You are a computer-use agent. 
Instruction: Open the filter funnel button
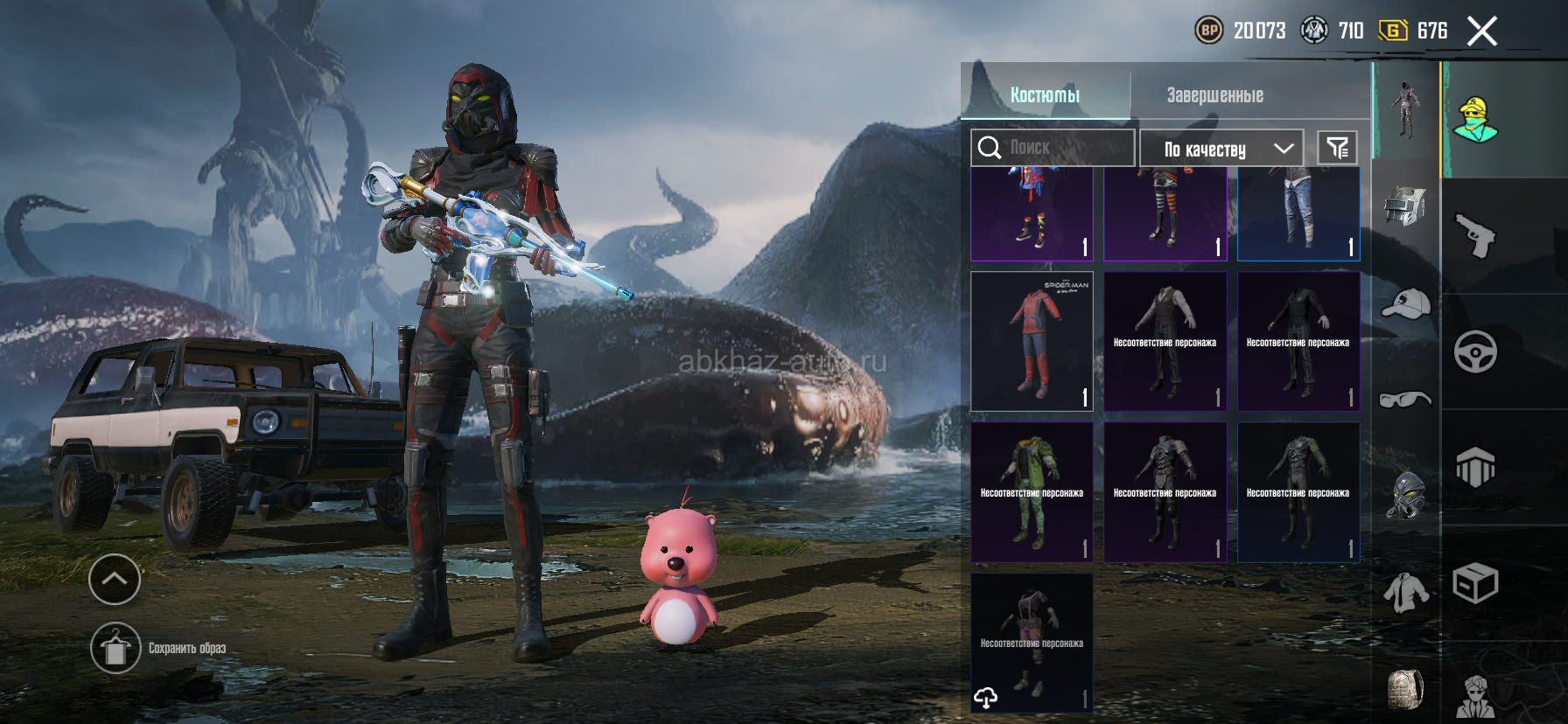[1337, 148]
